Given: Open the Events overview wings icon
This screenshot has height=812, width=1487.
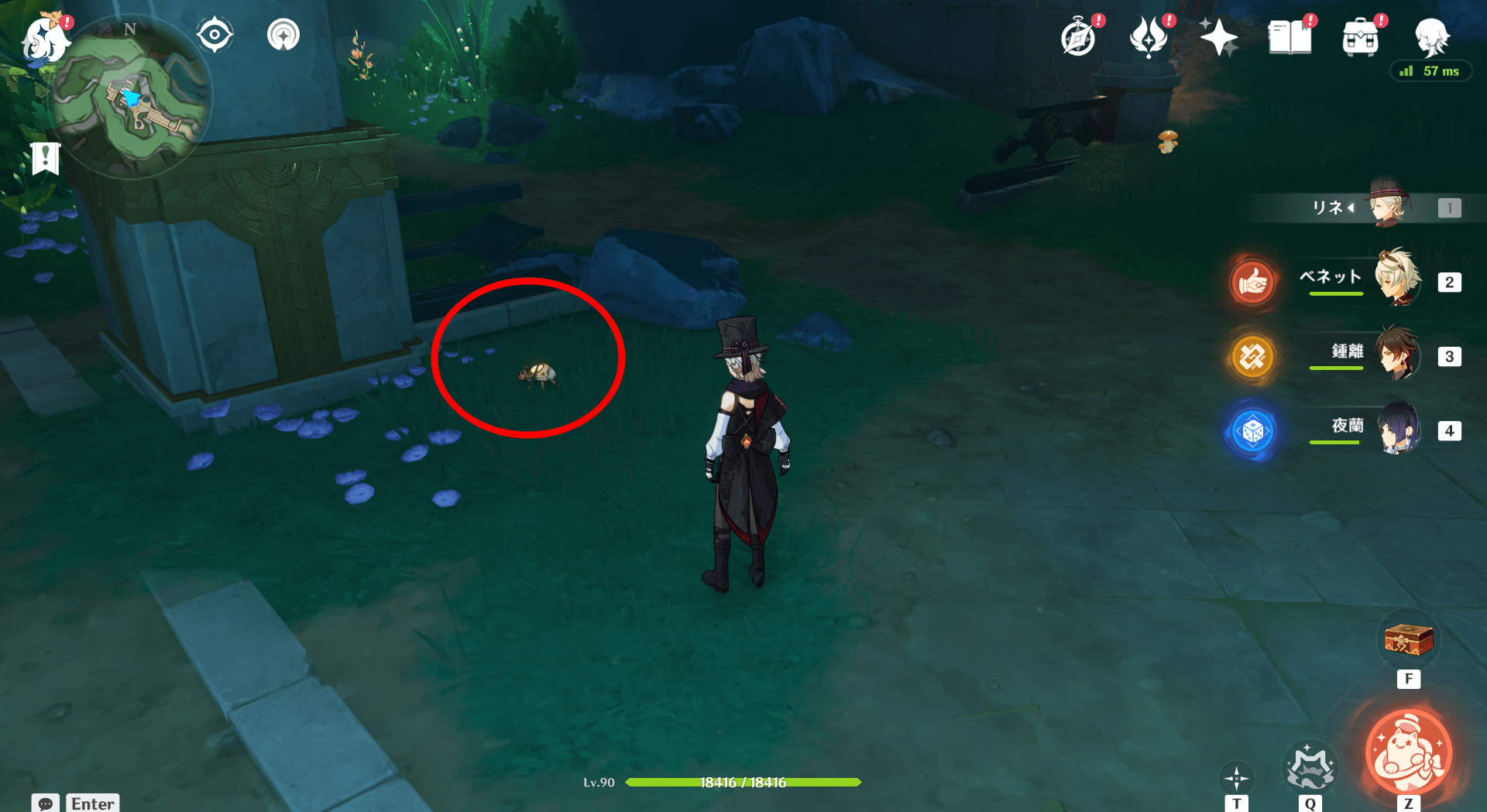Looking at the screenshot, I should click(x=1150, y=36).
